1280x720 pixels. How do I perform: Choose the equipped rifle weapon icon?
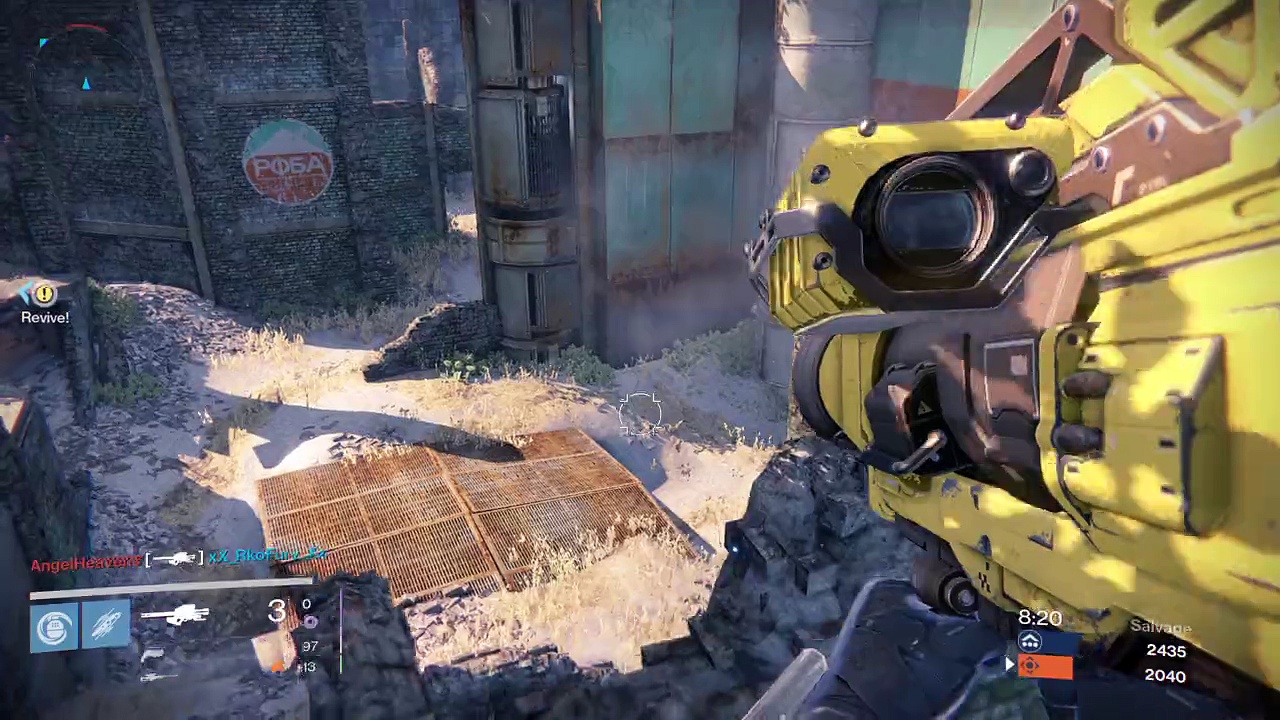pos(174,616)
